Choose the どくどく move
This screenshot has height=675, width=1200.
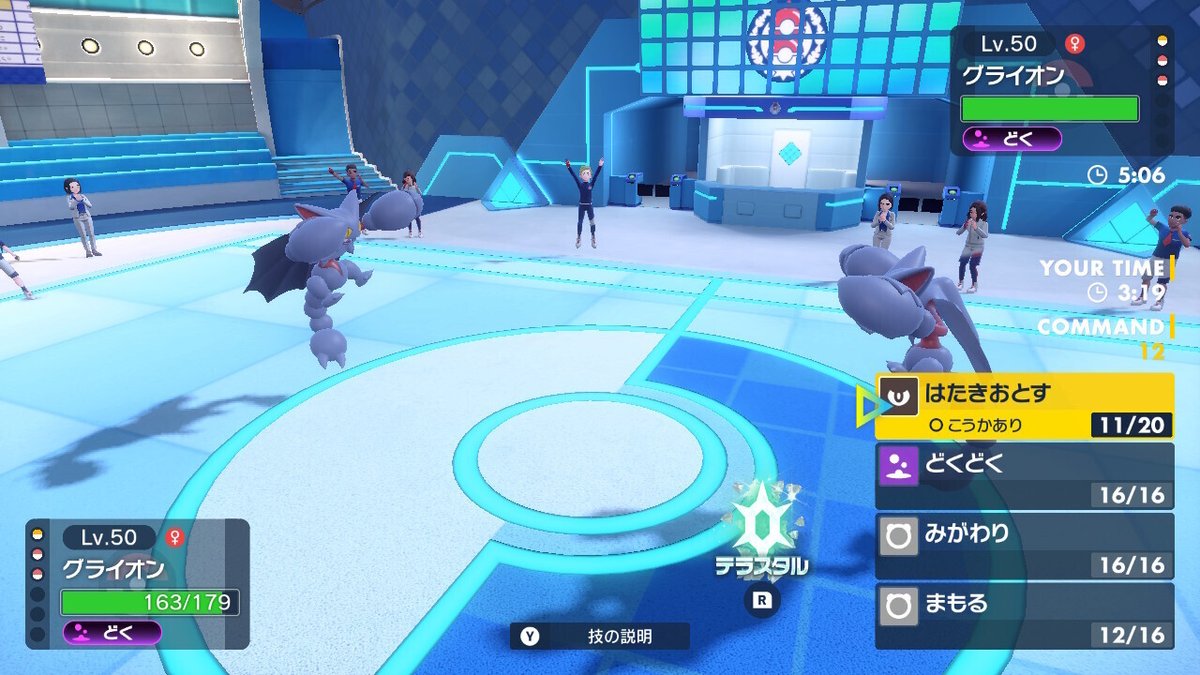coord(1023,475)
